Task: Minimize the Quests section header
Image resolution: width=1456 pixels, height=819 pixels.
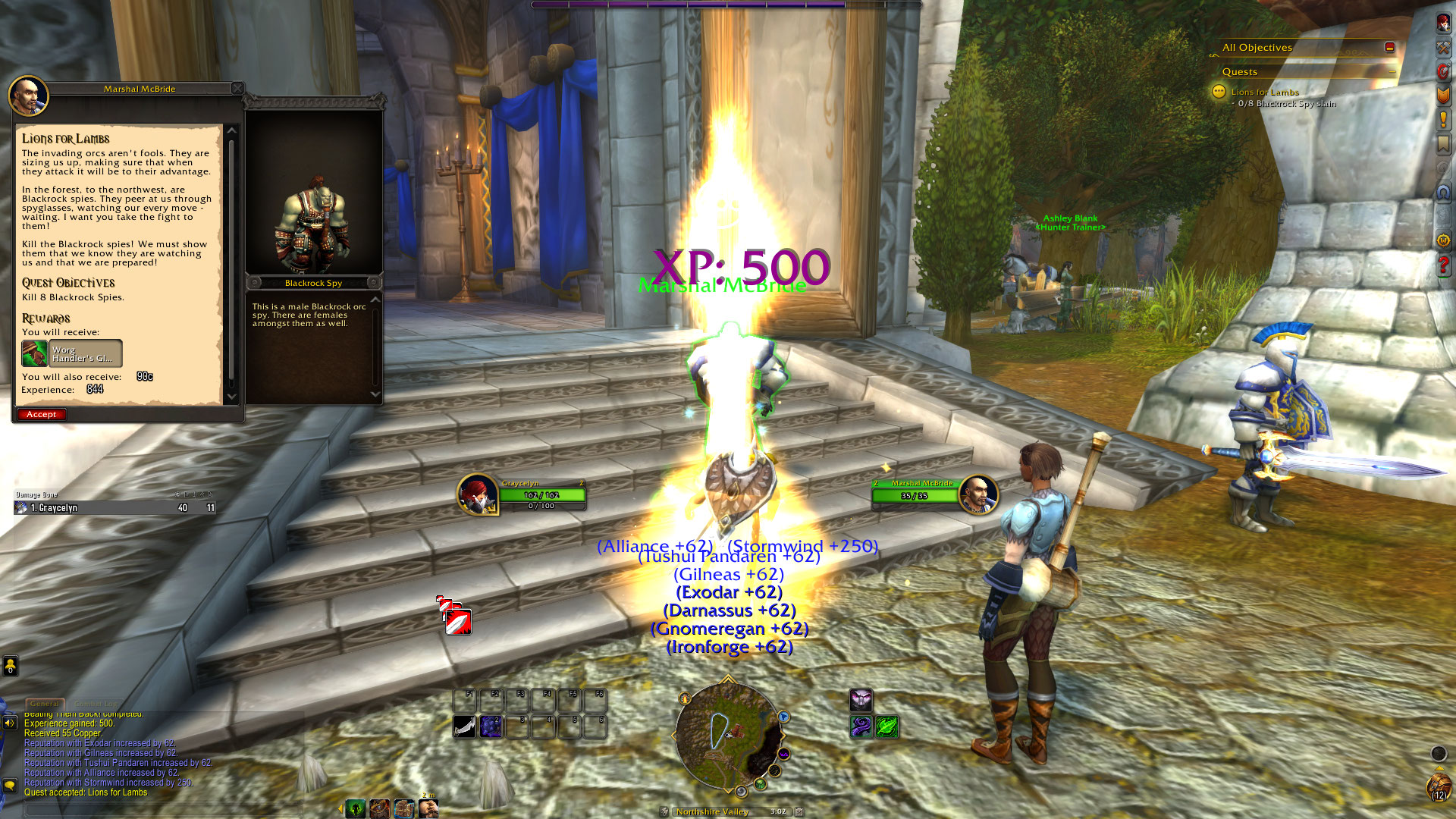Action: coord(1392,71)
